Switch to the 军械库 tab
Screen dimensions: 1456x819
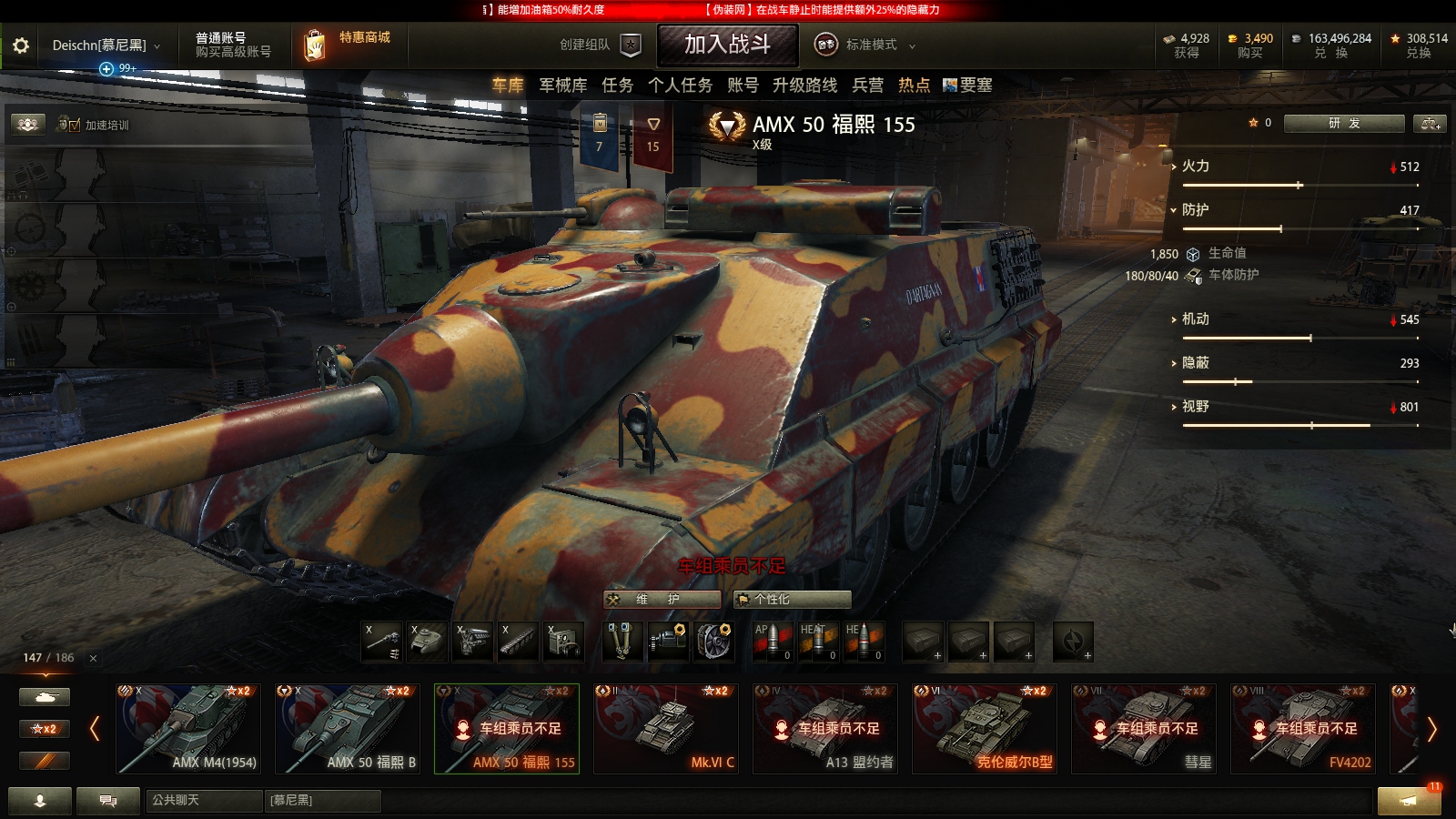coord(561,86)
